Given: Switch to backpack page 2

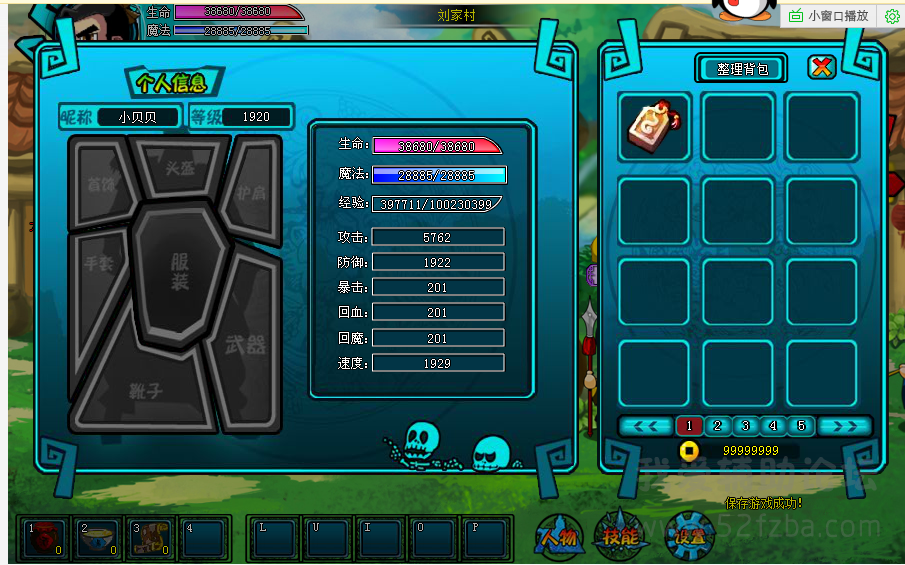Looking at the screenshot, I should click(x=716, y=426).
